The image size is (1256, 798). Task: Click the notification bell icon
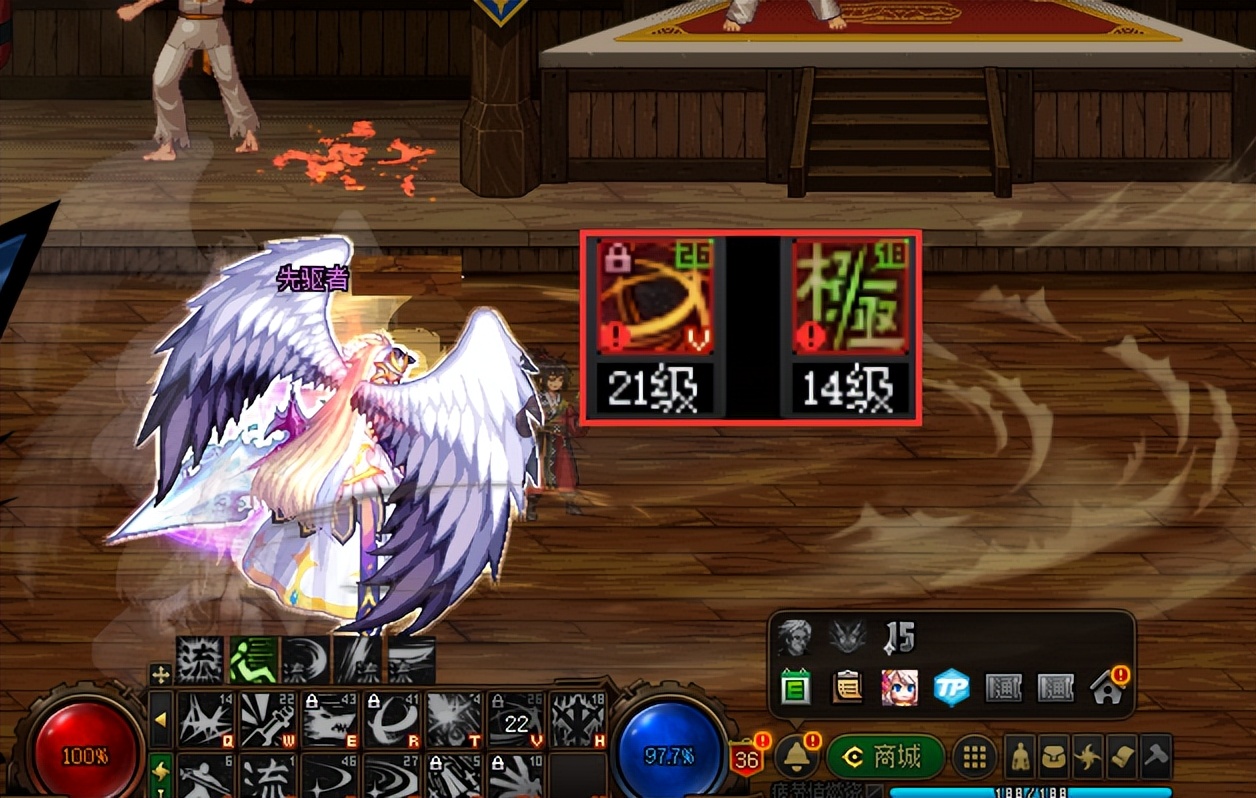797,756
